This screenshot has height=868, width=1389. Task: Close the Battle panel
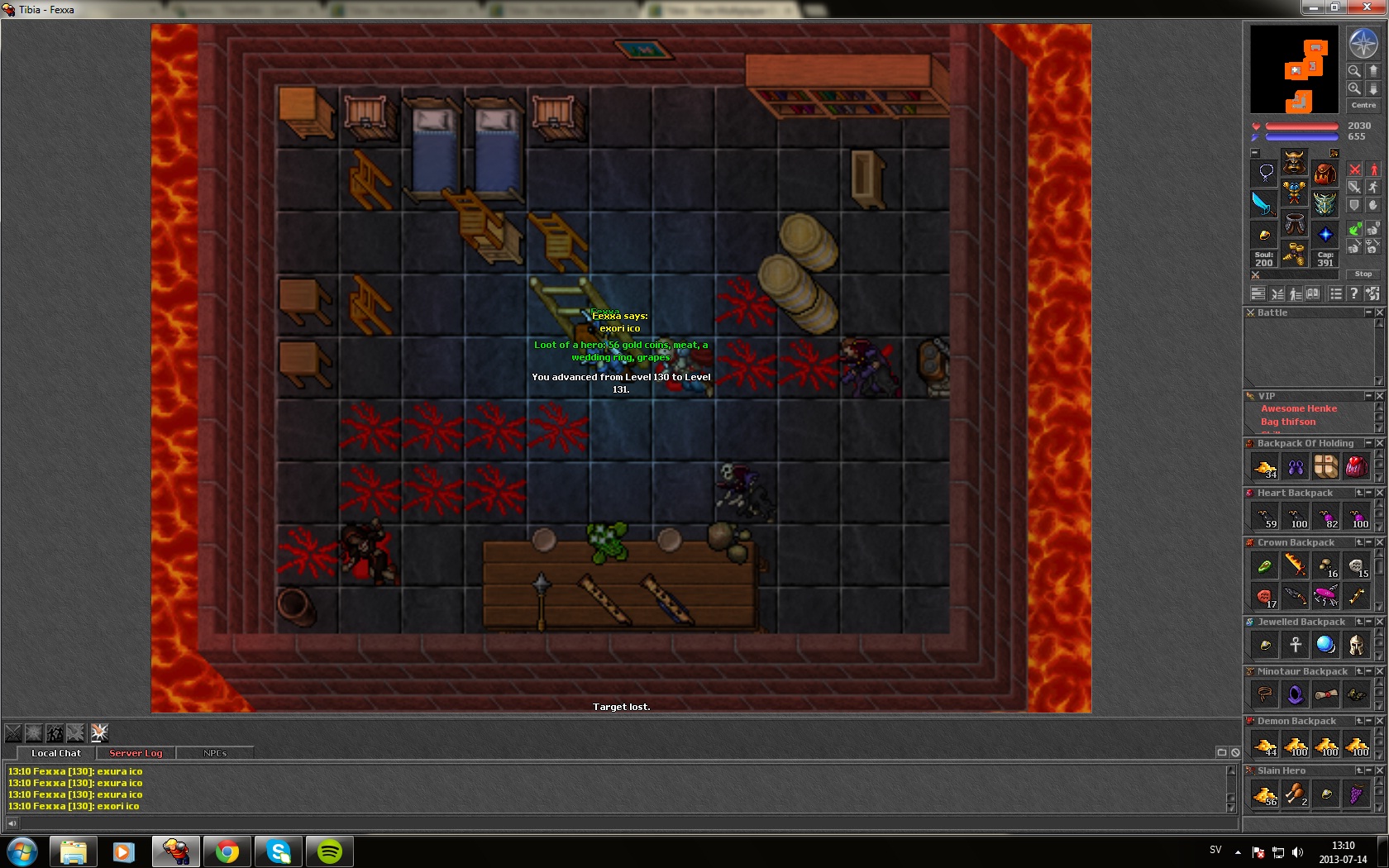1379,312
